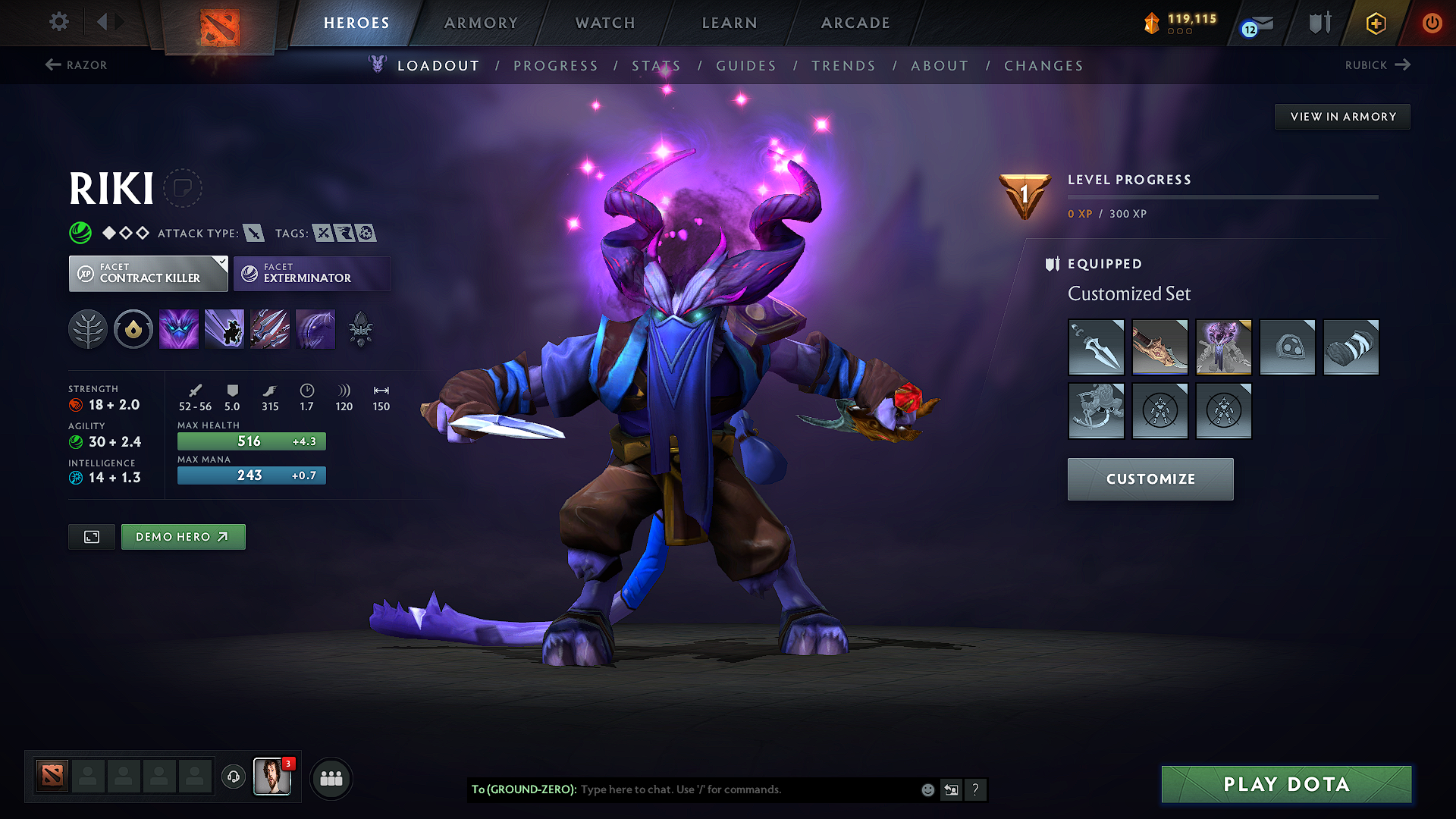
Task: Click the party voice headset icon
Action: tap(234, 778)
